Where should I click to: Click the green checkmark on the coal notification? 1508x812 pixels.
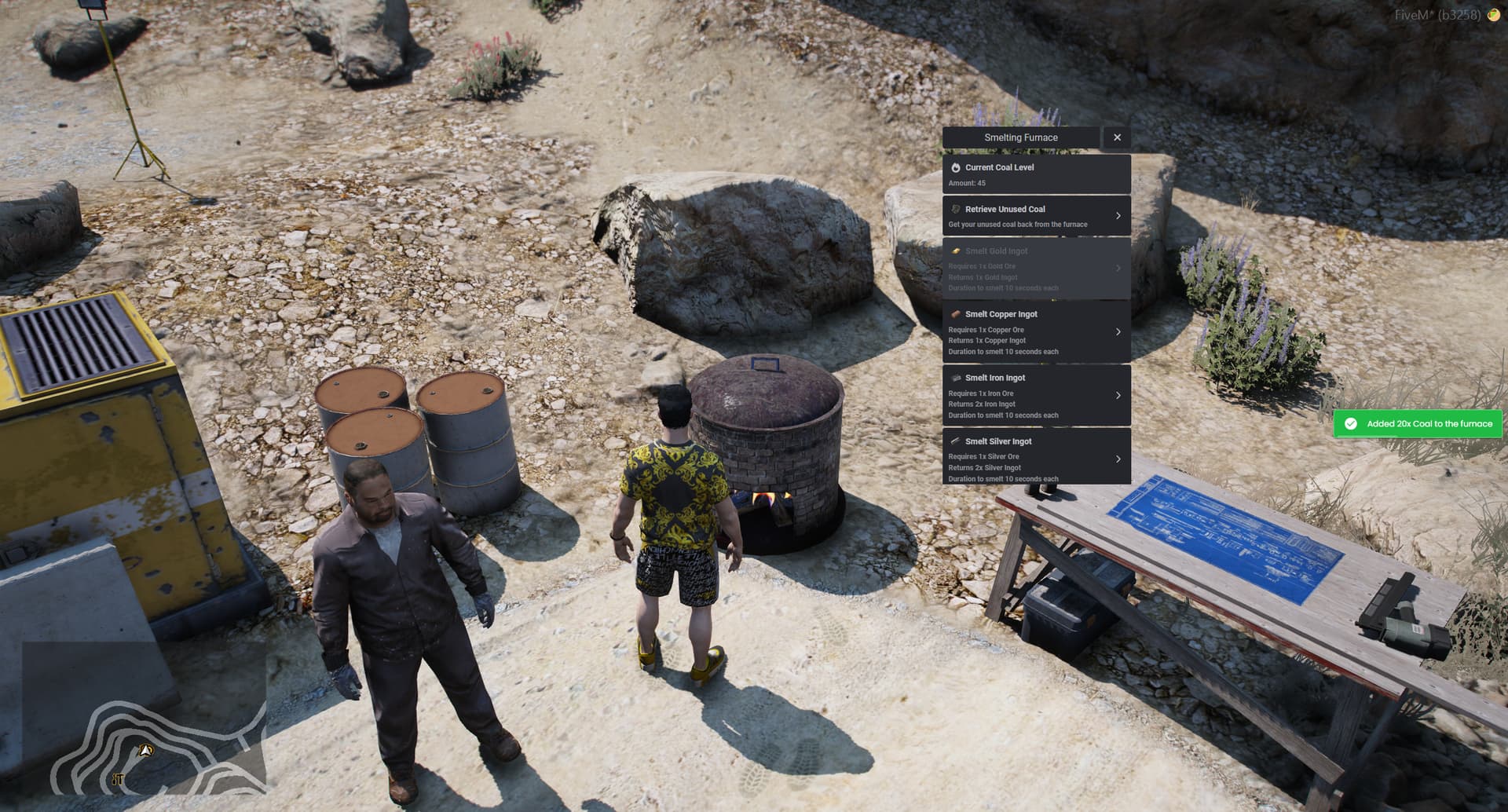1351,424
